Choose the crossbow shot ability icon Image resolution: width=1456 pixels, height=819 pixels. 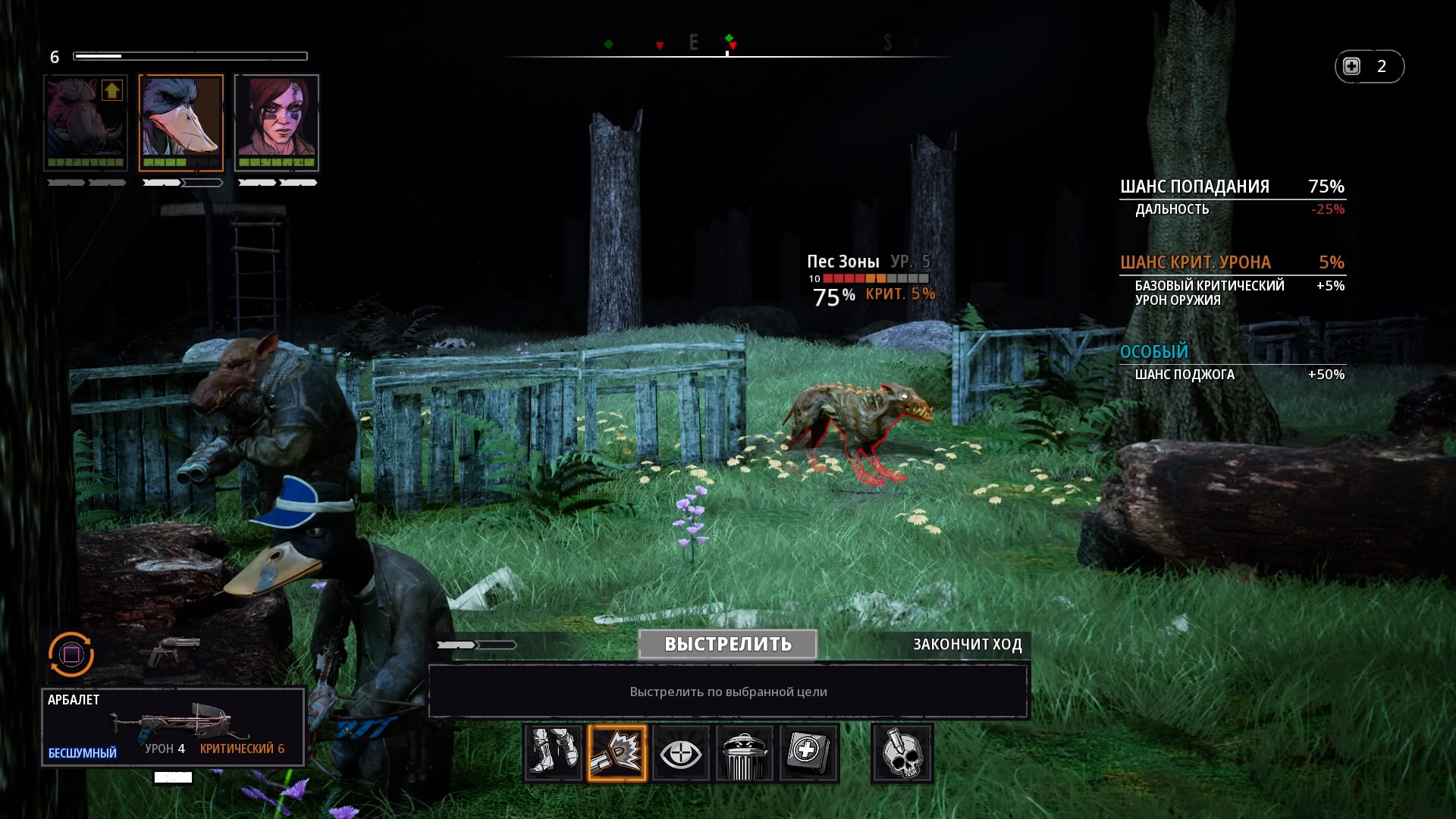click(617, 753)
